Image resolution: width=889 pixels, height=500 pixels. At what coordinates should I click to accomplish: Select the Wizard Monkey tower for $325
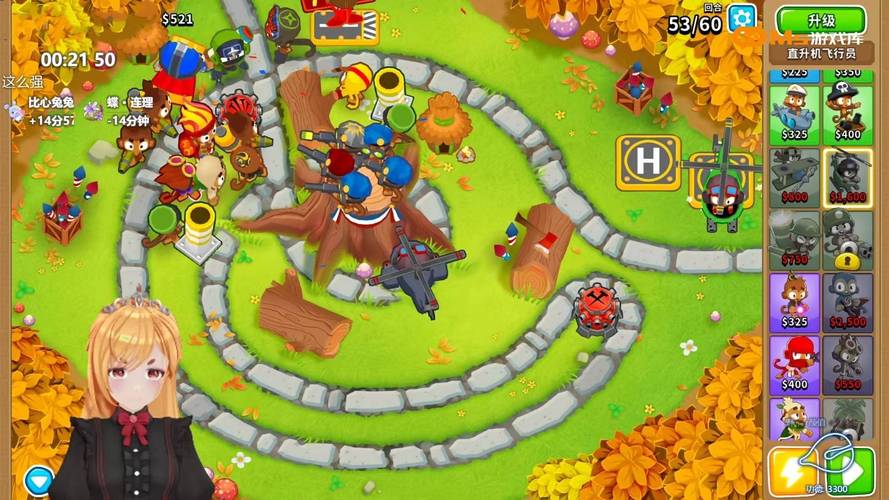pyautogui.click(x=794, y=301)
